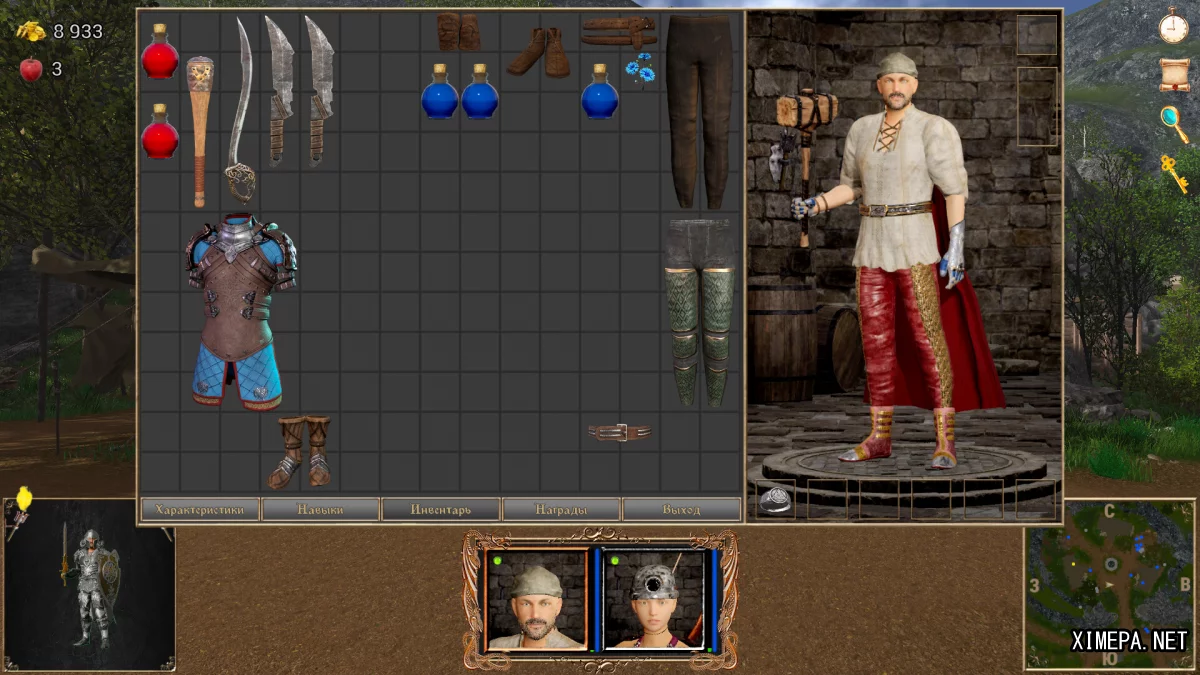Image resolution: width=1200 pixels, height=675 pixels.
Task: Click the golden key icon
Action: tap(1174, 173)
